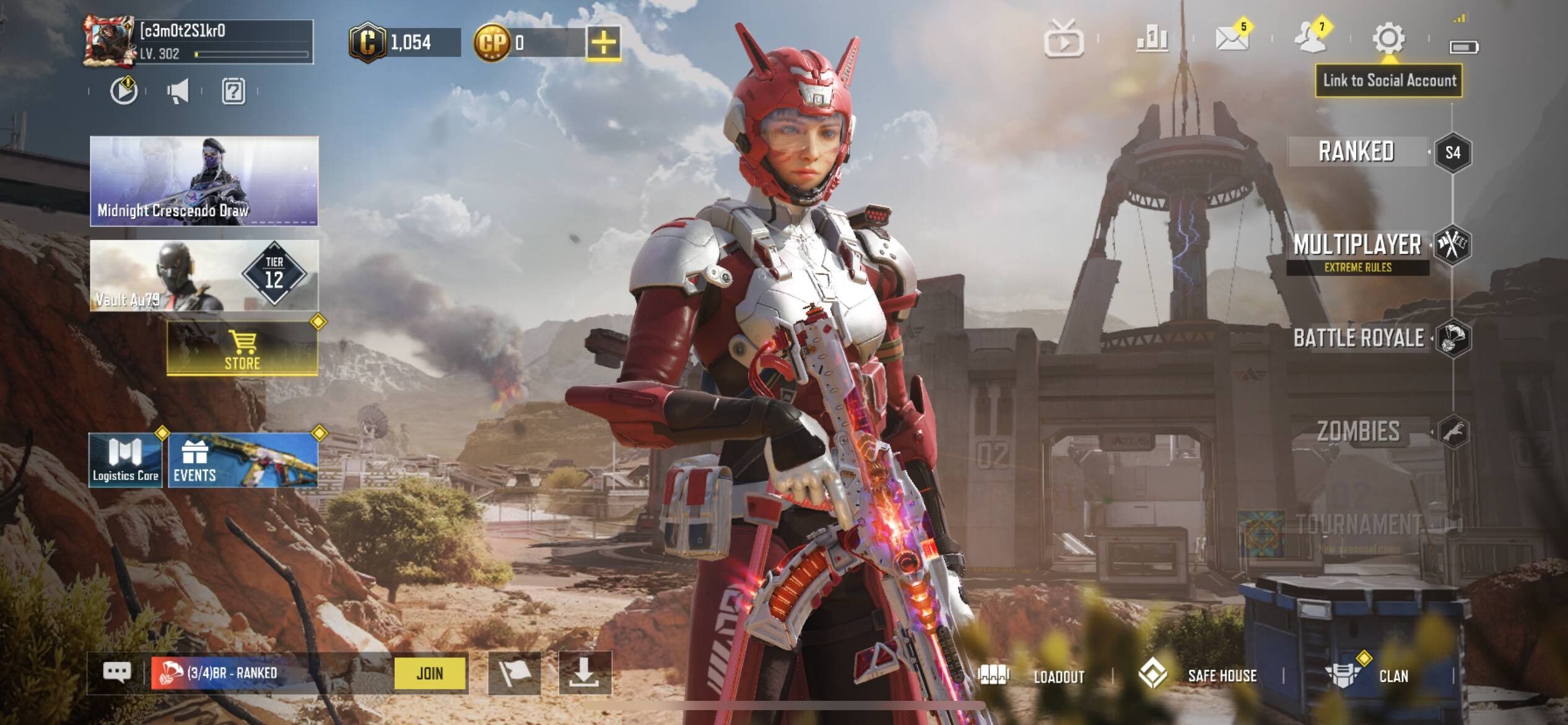This screenshot has height=725, width=1568.
Task: Join the BR Ranked squad
Action: (x=430, y=673)
